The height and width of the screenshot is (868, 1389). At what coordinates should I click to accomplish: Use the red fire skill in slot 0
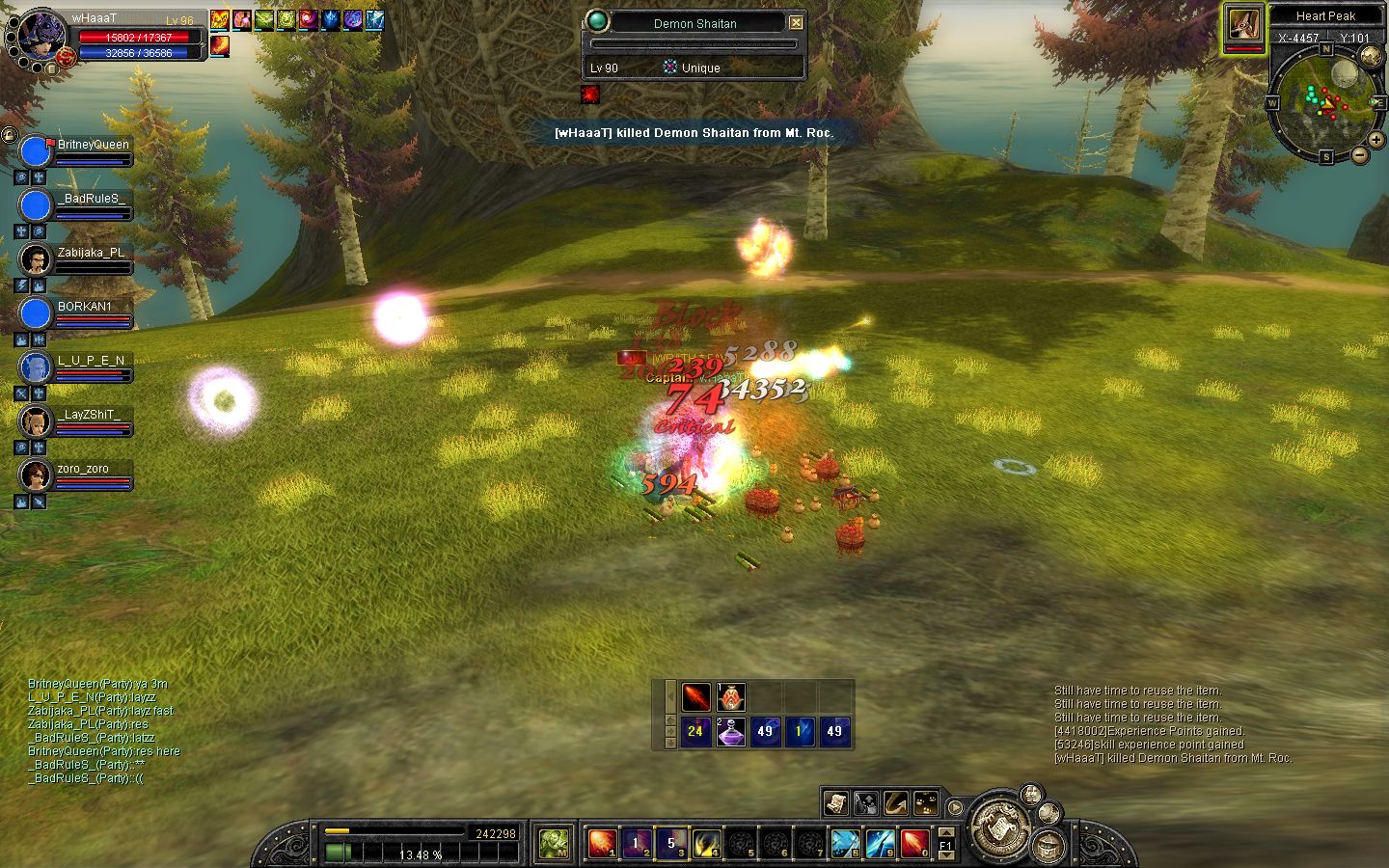coord(914,843)
